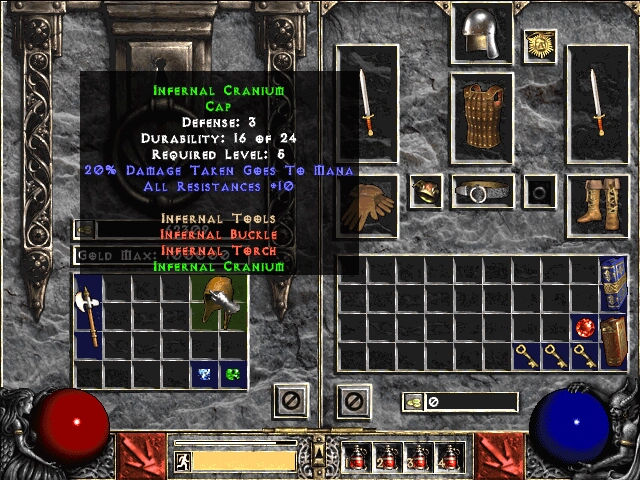This screenshot has width=640, height=480.
Task: Use the potion in belt slot 1
Action: tap(355, 459)
